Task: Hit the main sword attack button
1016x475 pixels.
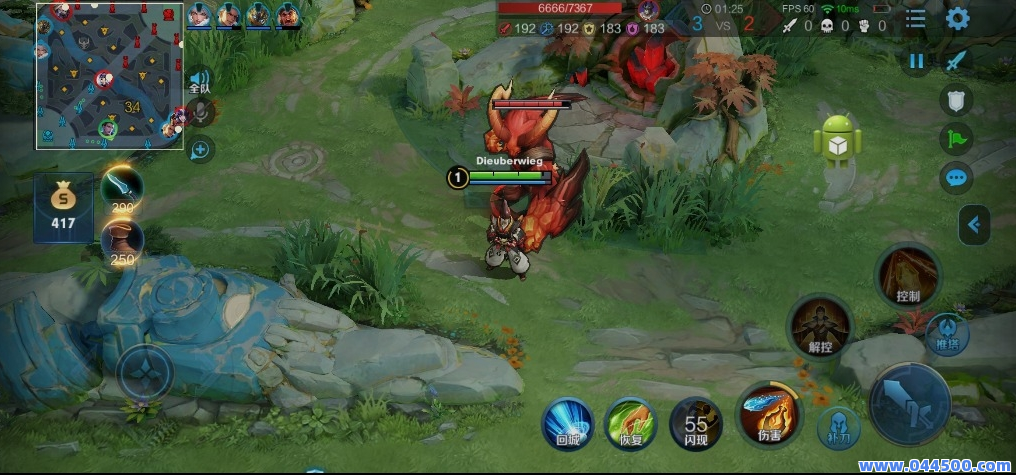Action: pyautogui.click(x=910, y=403)
